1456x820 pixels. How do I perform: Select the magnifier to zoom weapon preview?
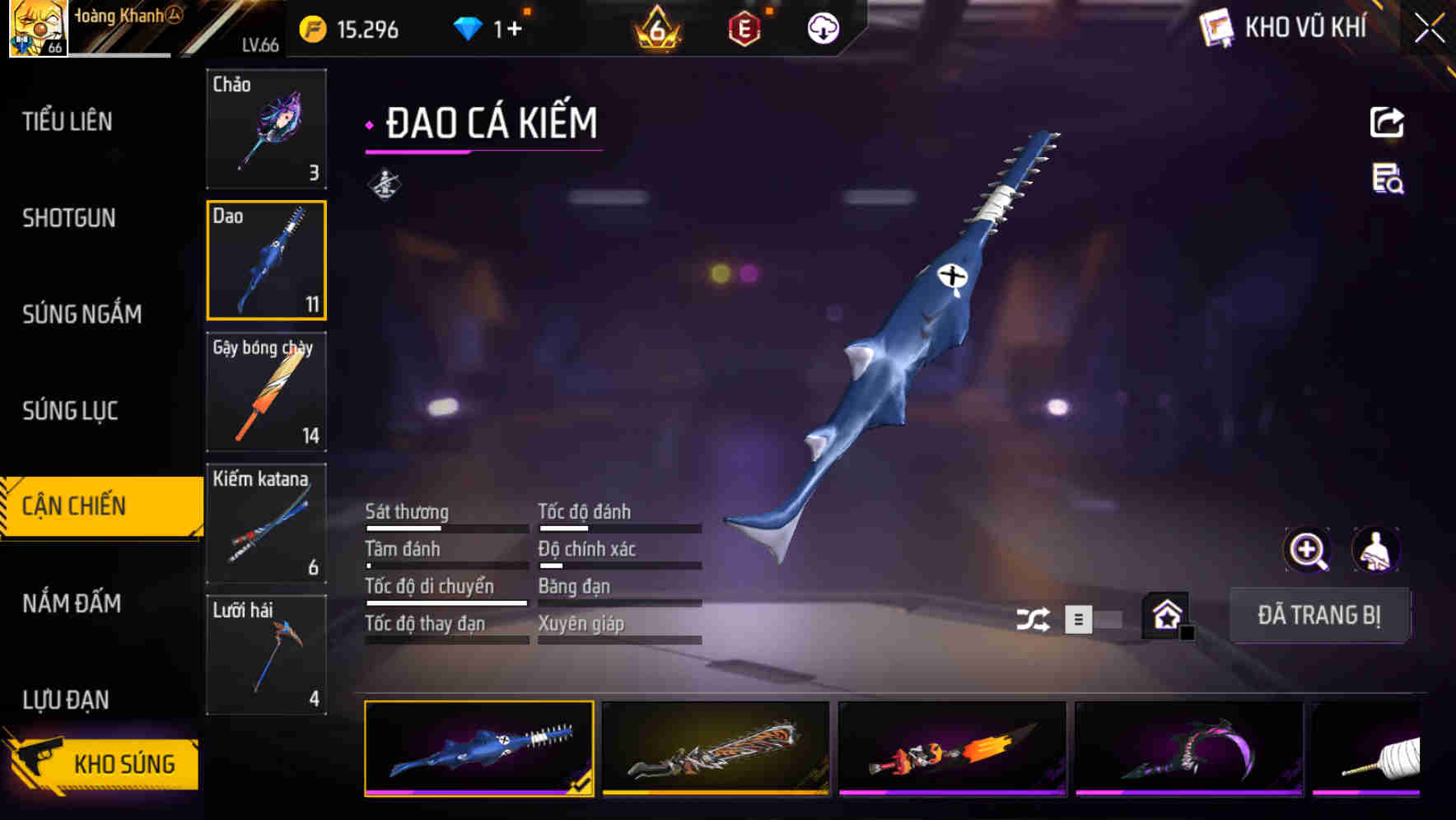point(1308,549)
